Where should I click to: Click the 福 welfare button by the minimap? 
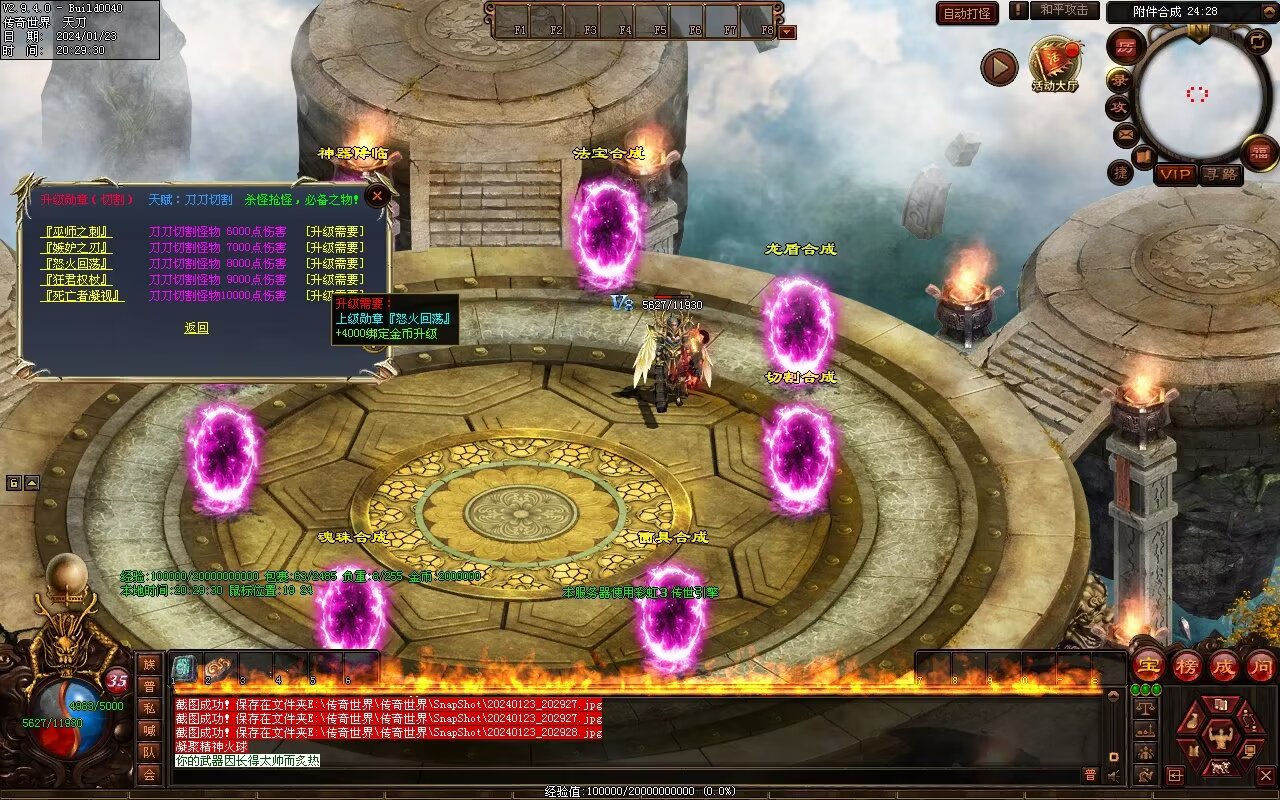[x=1259, y=153]
